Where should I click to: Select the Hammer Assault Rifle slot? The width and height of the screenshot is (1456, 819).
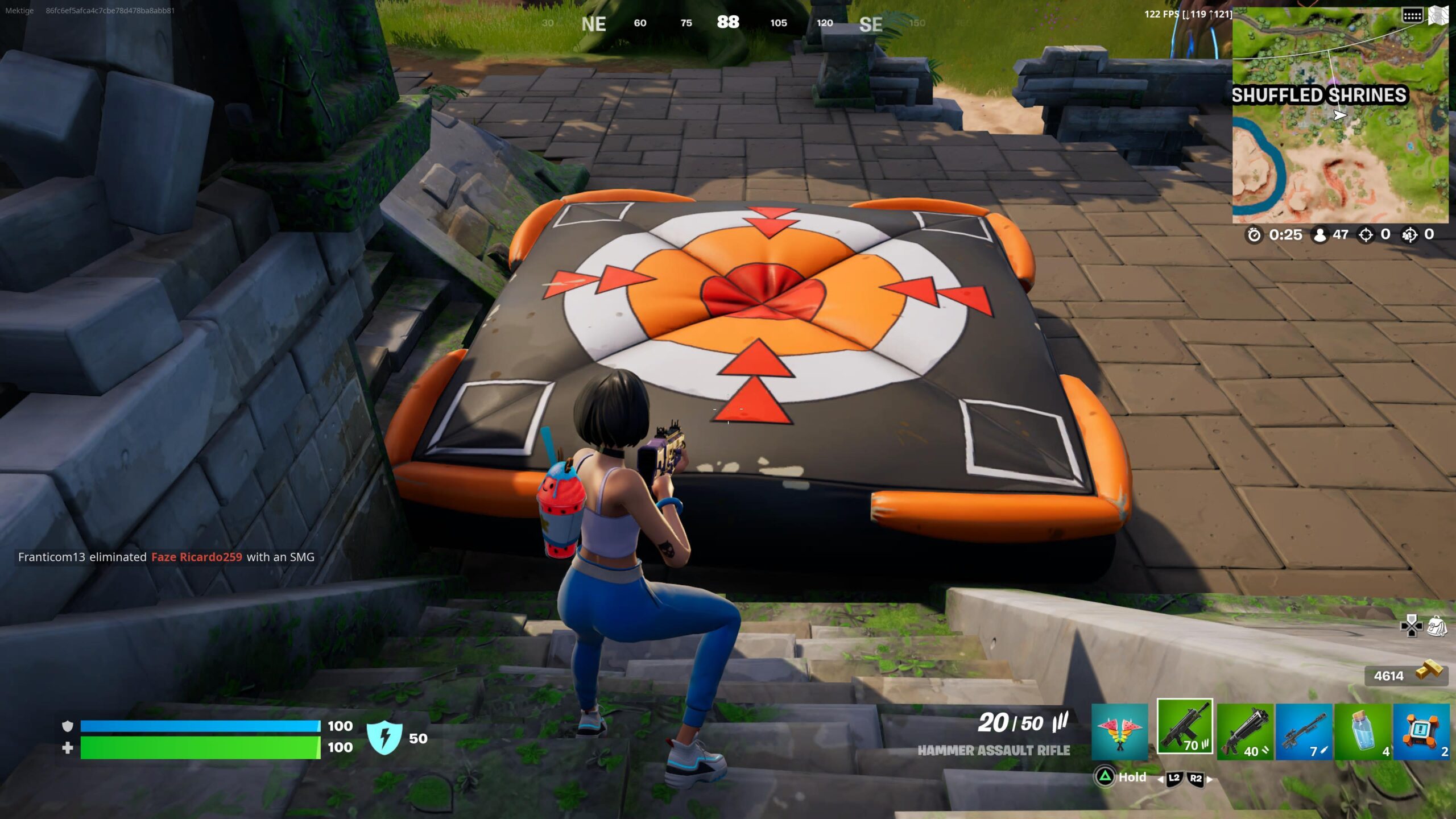1185,726
